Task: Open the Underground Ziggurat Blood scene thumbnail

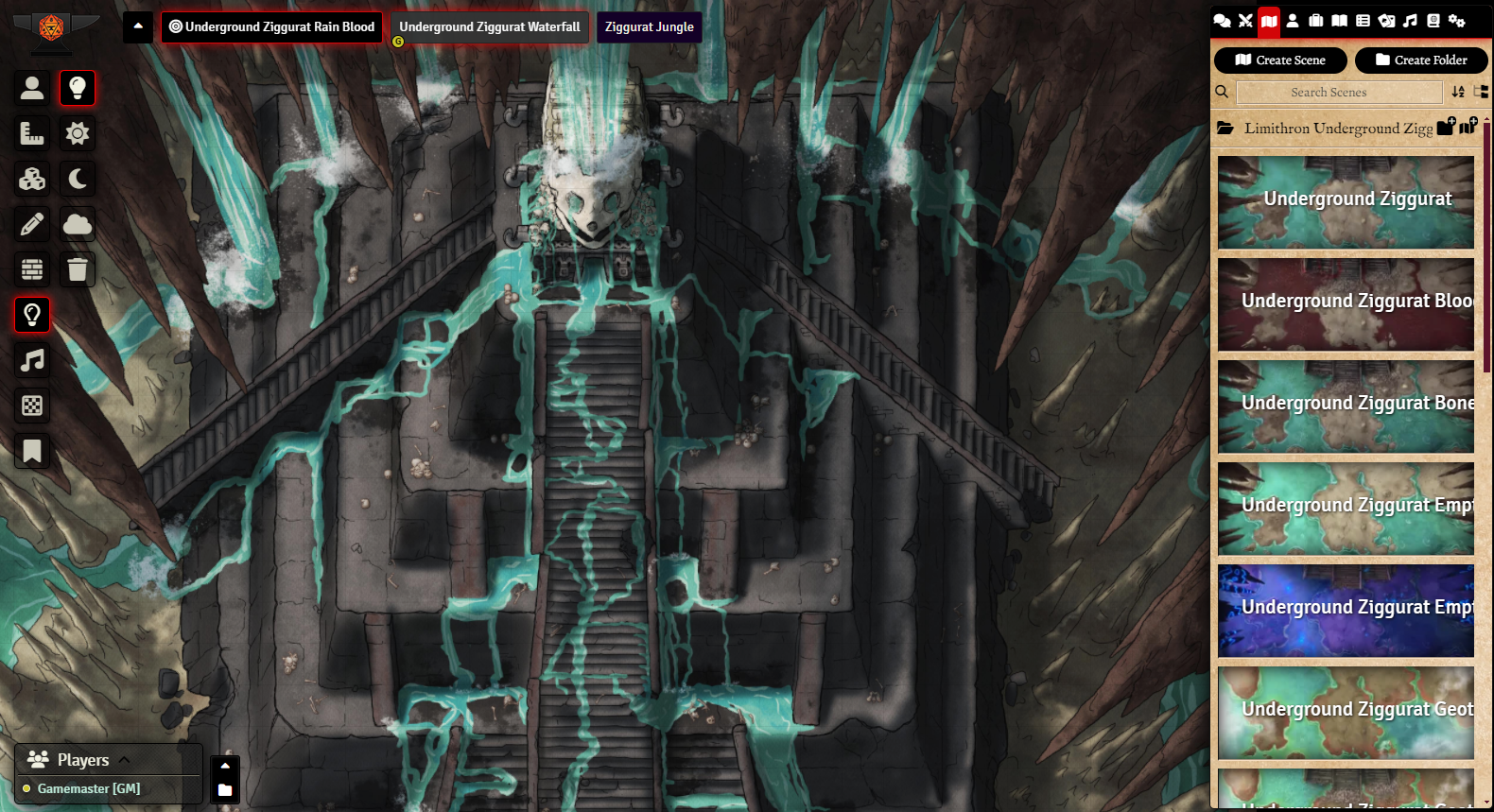Action: (x=1346, y=304)
